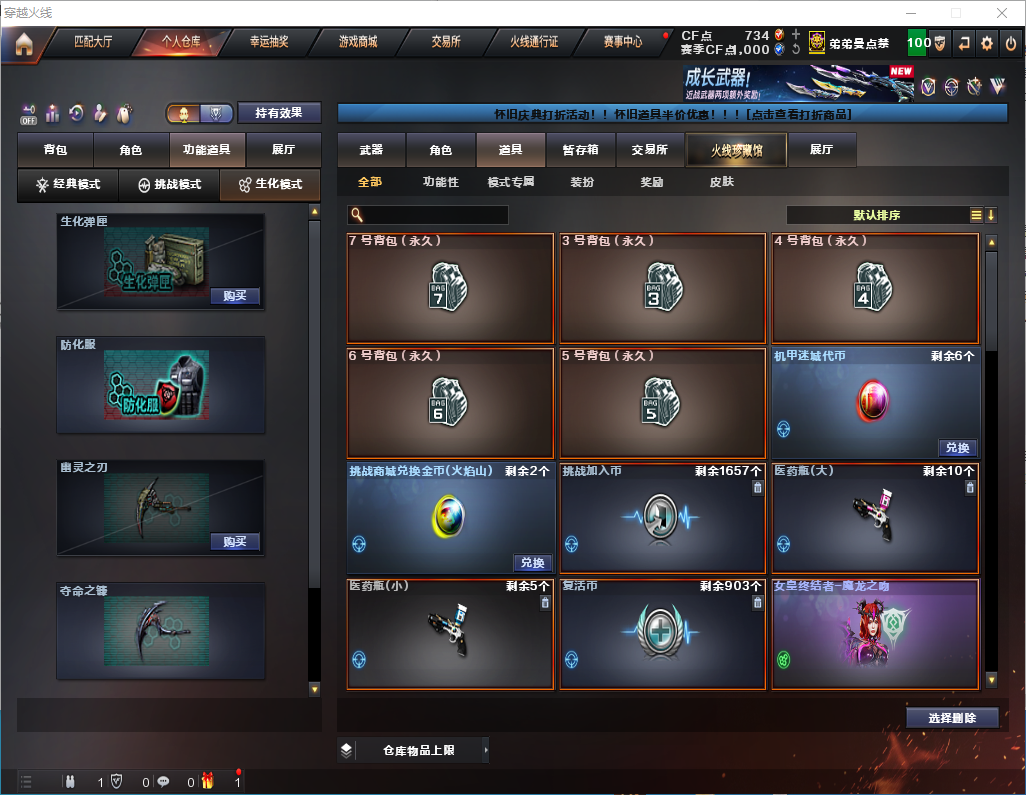Switch to the 暂存箱 temporary storage tab
The image size is (1026, 795).
(580, 150)
